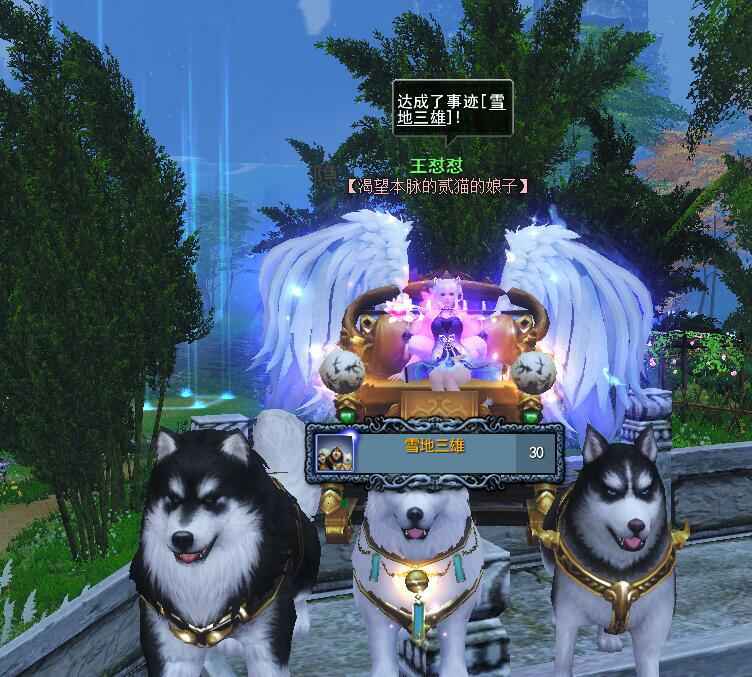Screen dimensions: 752x677
Task: Open the 雪地三雄 achievement notification banner
Action: point(434,452)
